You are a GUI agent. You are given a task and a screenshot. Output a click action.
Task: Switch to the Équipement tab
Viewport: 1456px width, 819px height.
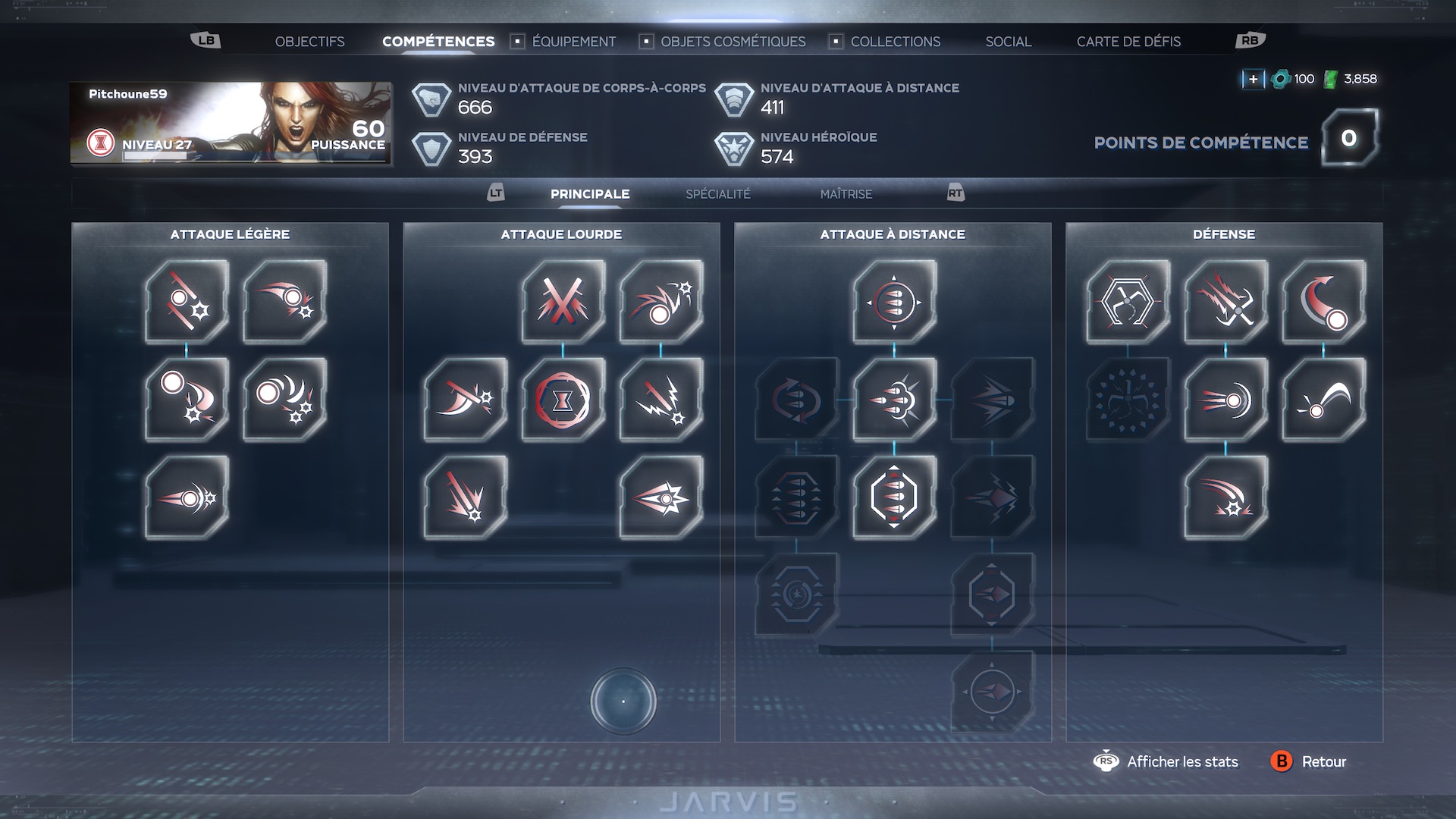tap(573, 42)
